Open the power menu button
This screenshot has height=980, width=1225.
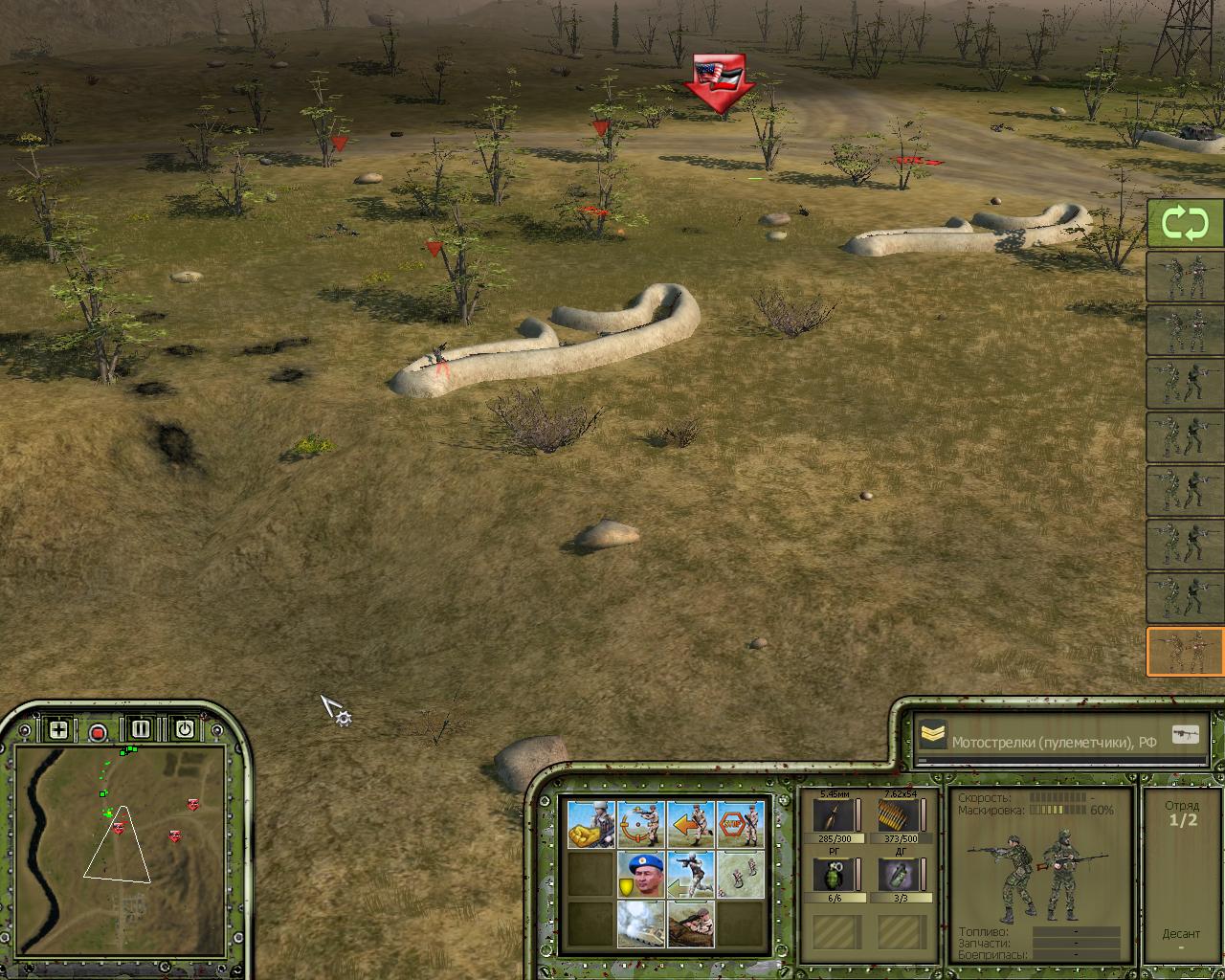pos(185,730)
